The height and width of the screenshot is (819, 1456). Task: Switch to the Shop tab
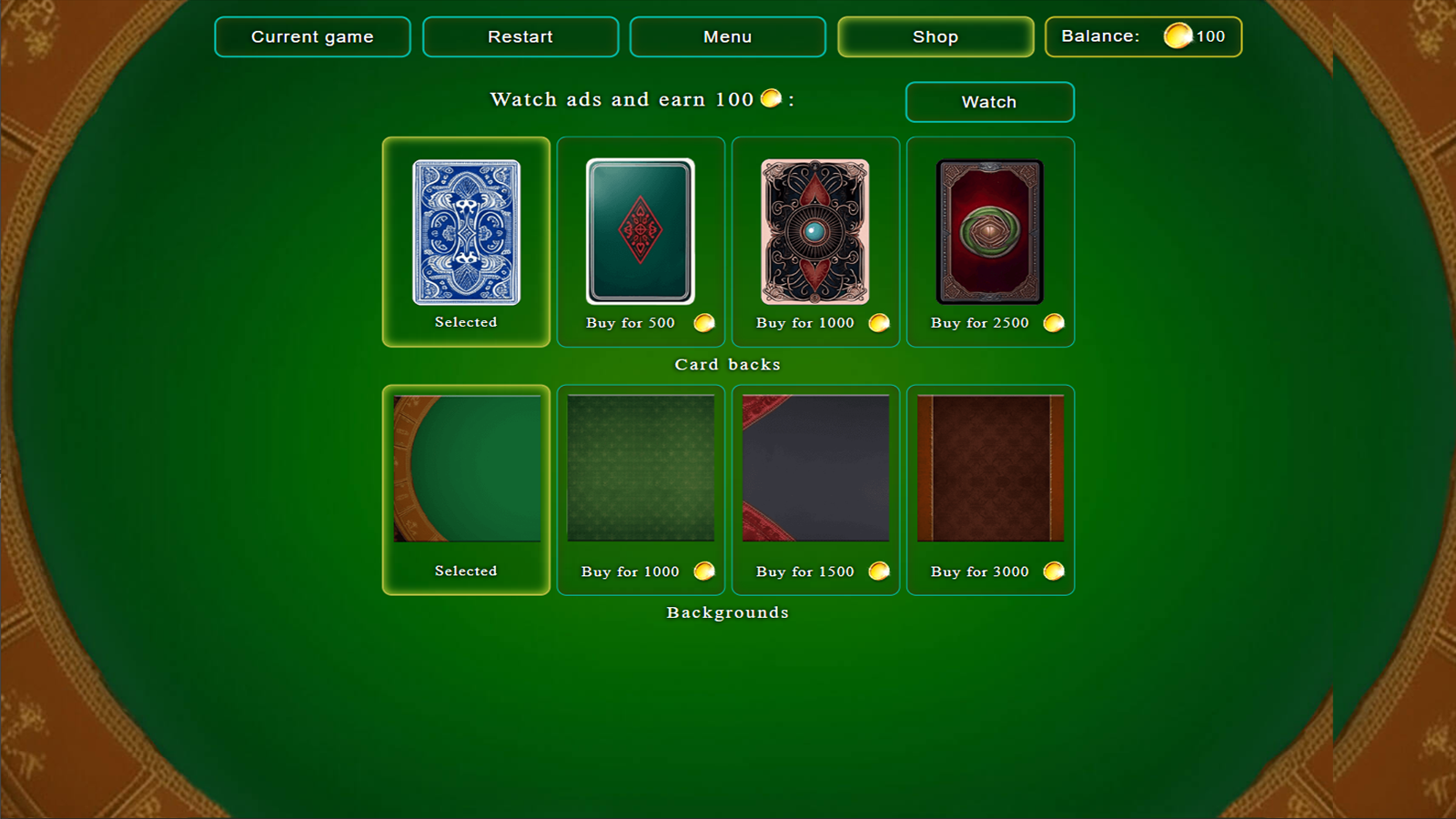[935, 36]
